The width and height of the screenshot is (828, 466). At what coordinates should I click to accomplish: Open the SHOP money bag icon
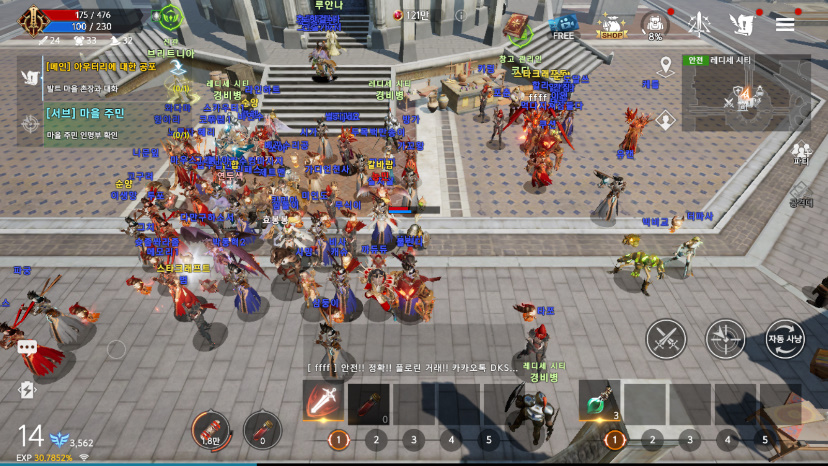coord(612,27)
